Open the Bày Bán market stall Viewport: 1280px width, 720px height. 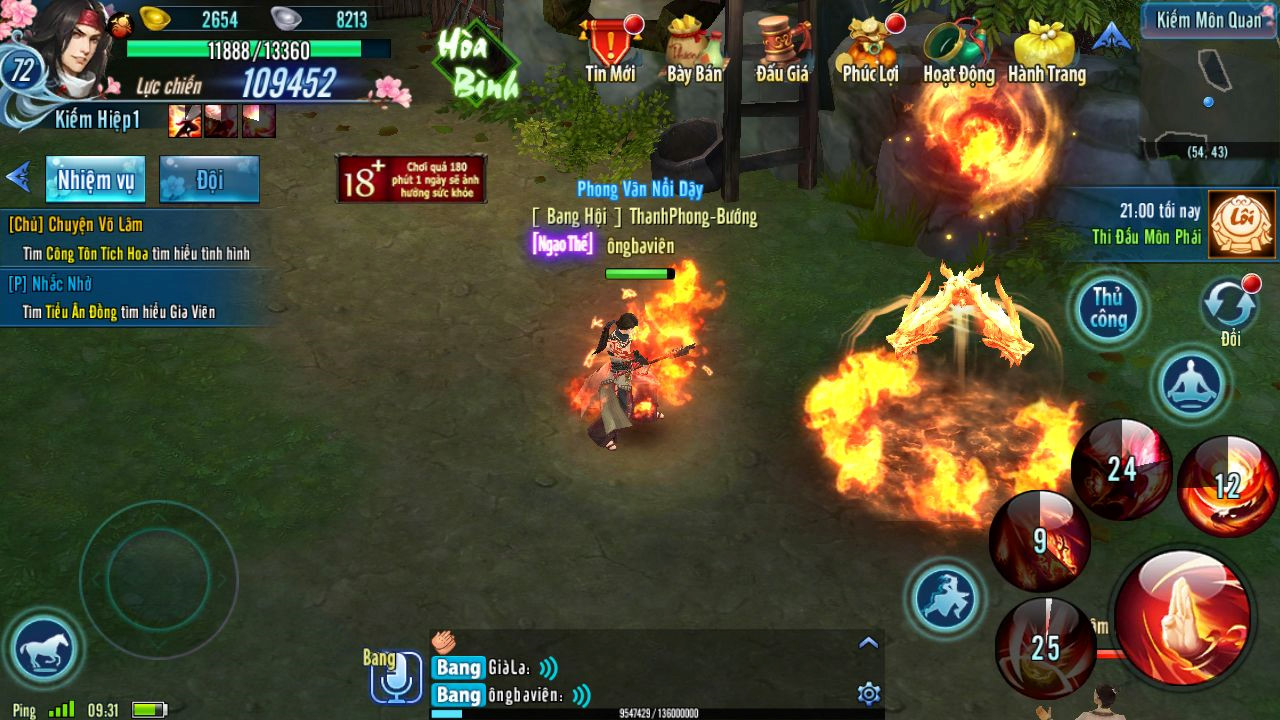tap(694, 48)
